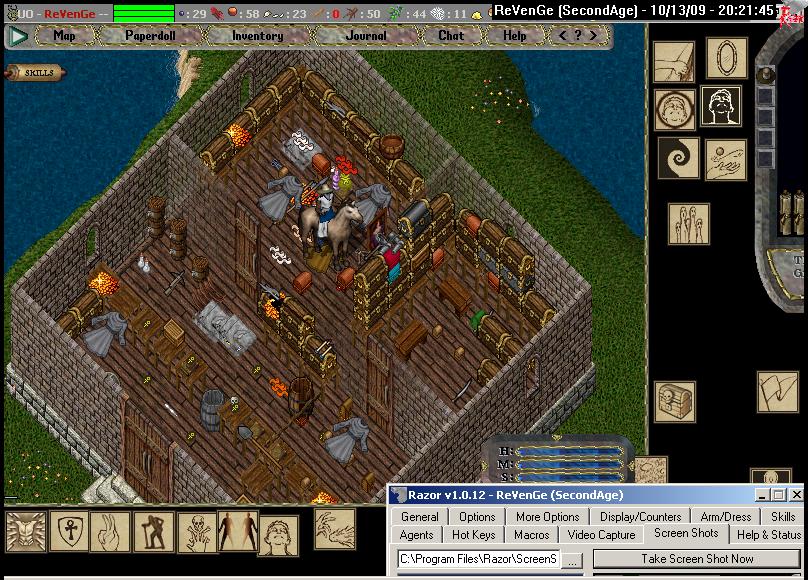808x580 pixels.
Task: Activate the two figures skill icon
Action: tap(237, 531)
